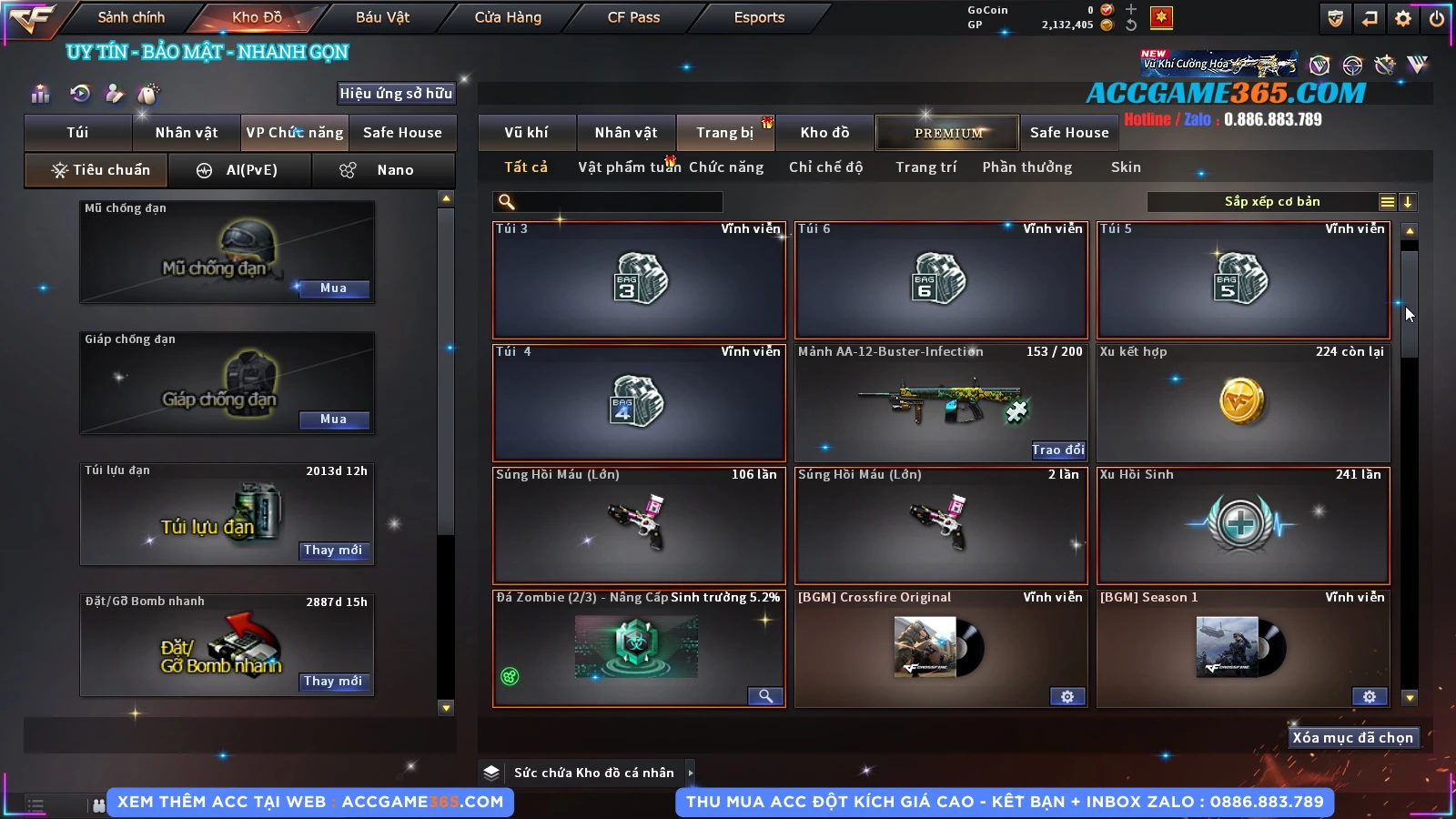Expand Sức chứa Kho đồ cá nhân
The height and width of the screenshot is (819, 1456).
690,773
